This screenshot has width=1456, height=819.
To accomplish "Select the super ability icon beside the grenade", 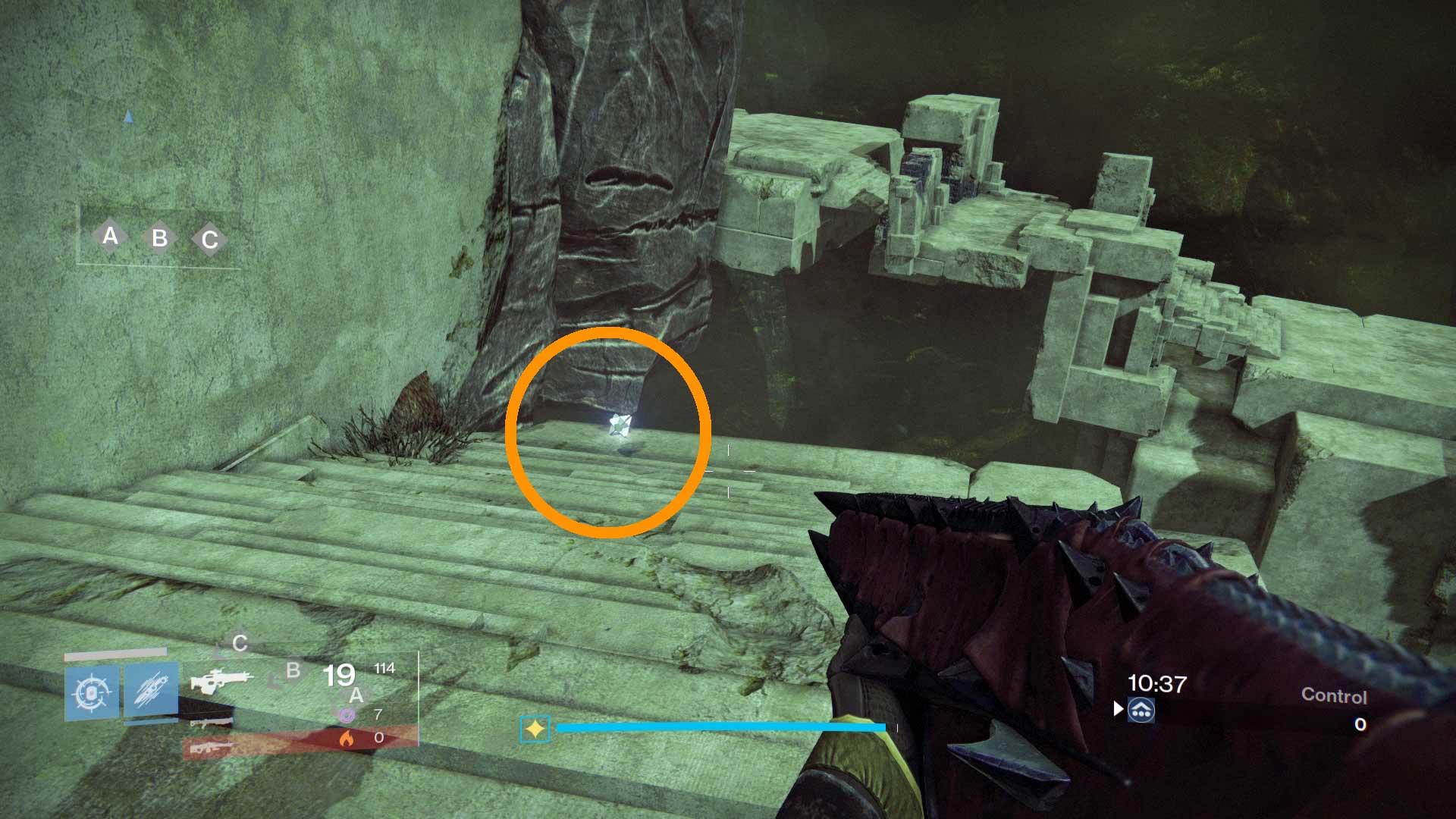I will coord(151,692).
